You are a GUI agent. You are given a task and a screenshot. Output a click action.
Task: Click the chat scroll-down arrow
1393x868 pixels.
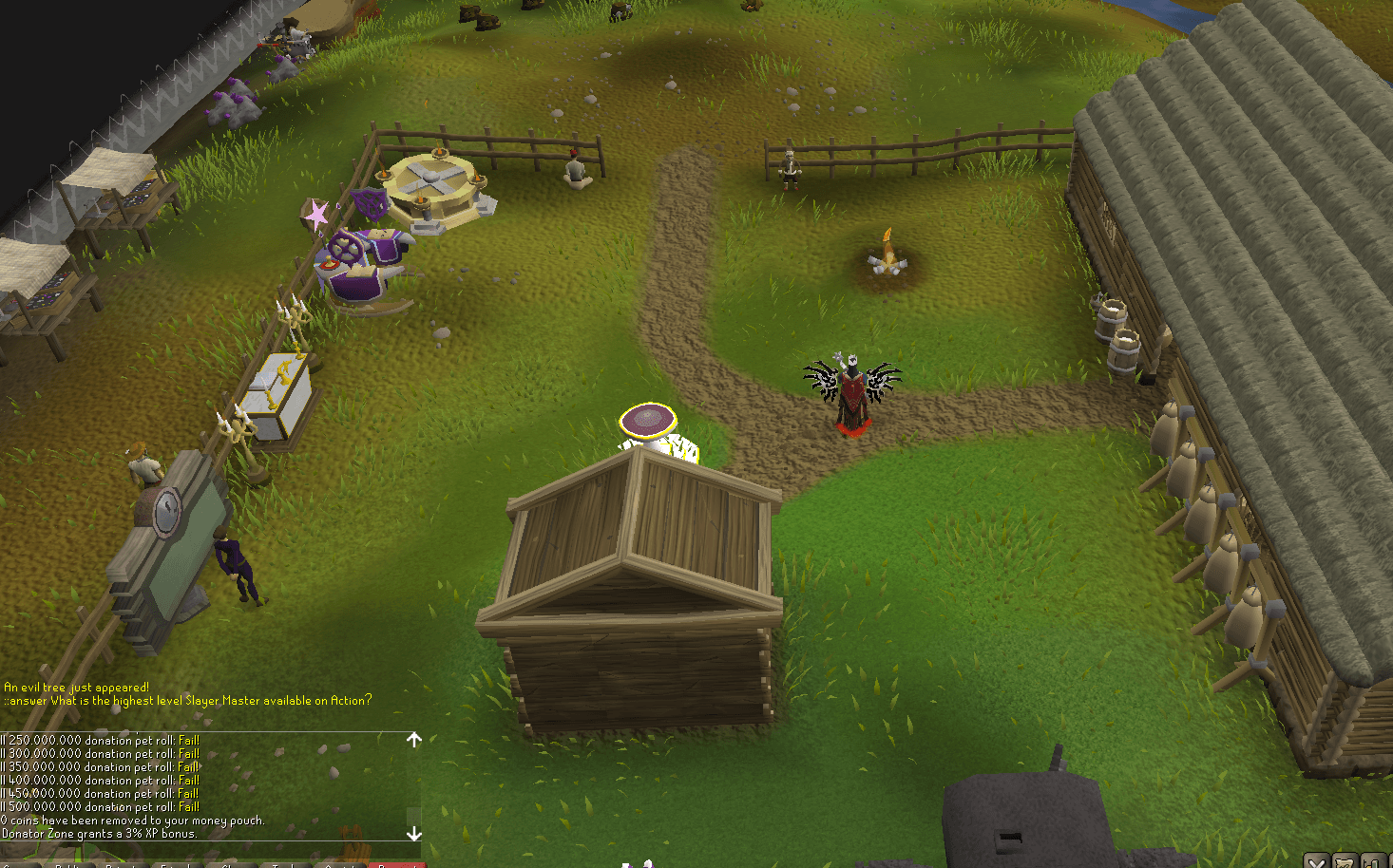414,834
